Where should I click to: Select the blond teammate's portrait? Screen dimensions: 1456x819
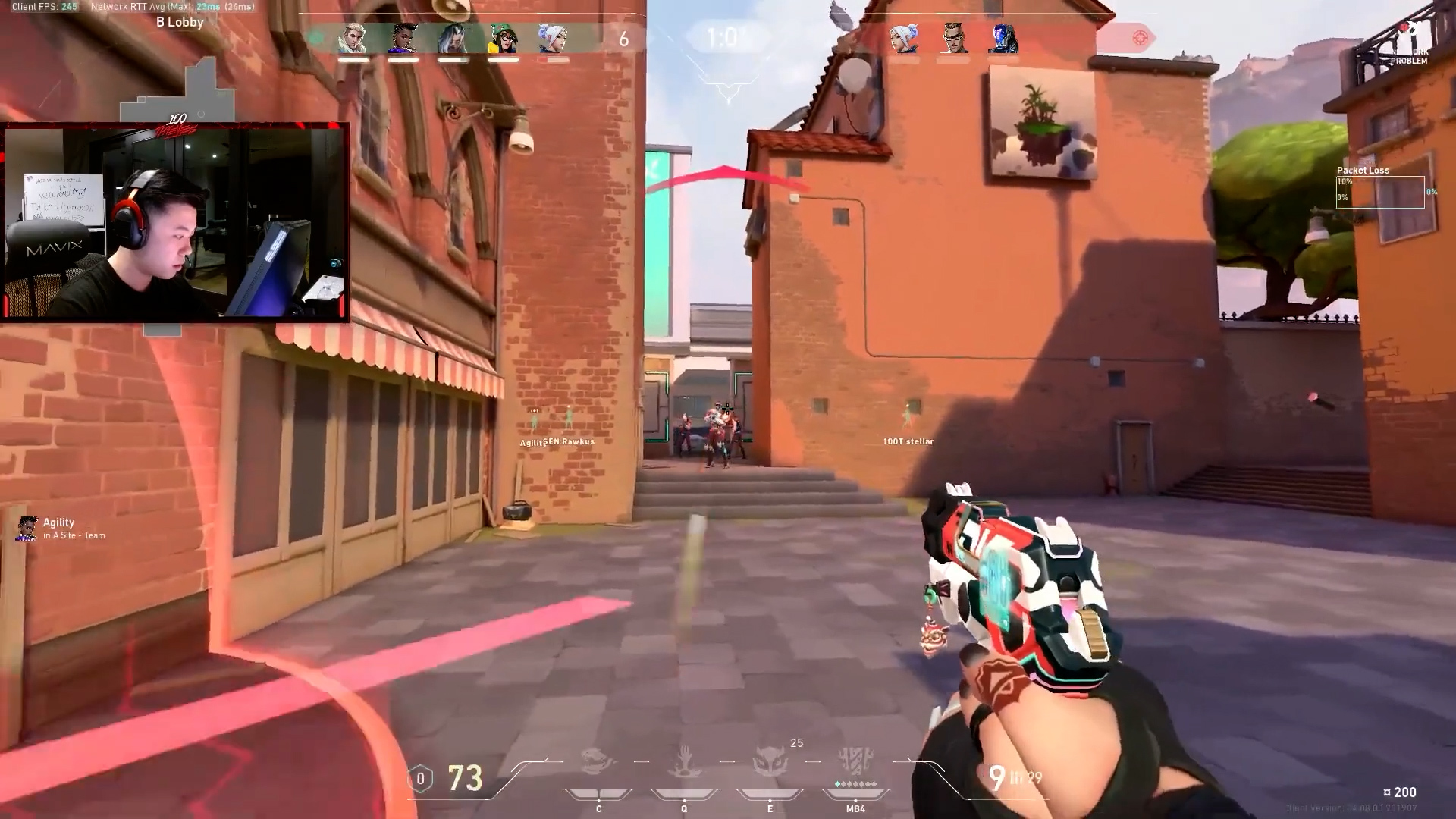pos(353,39)
